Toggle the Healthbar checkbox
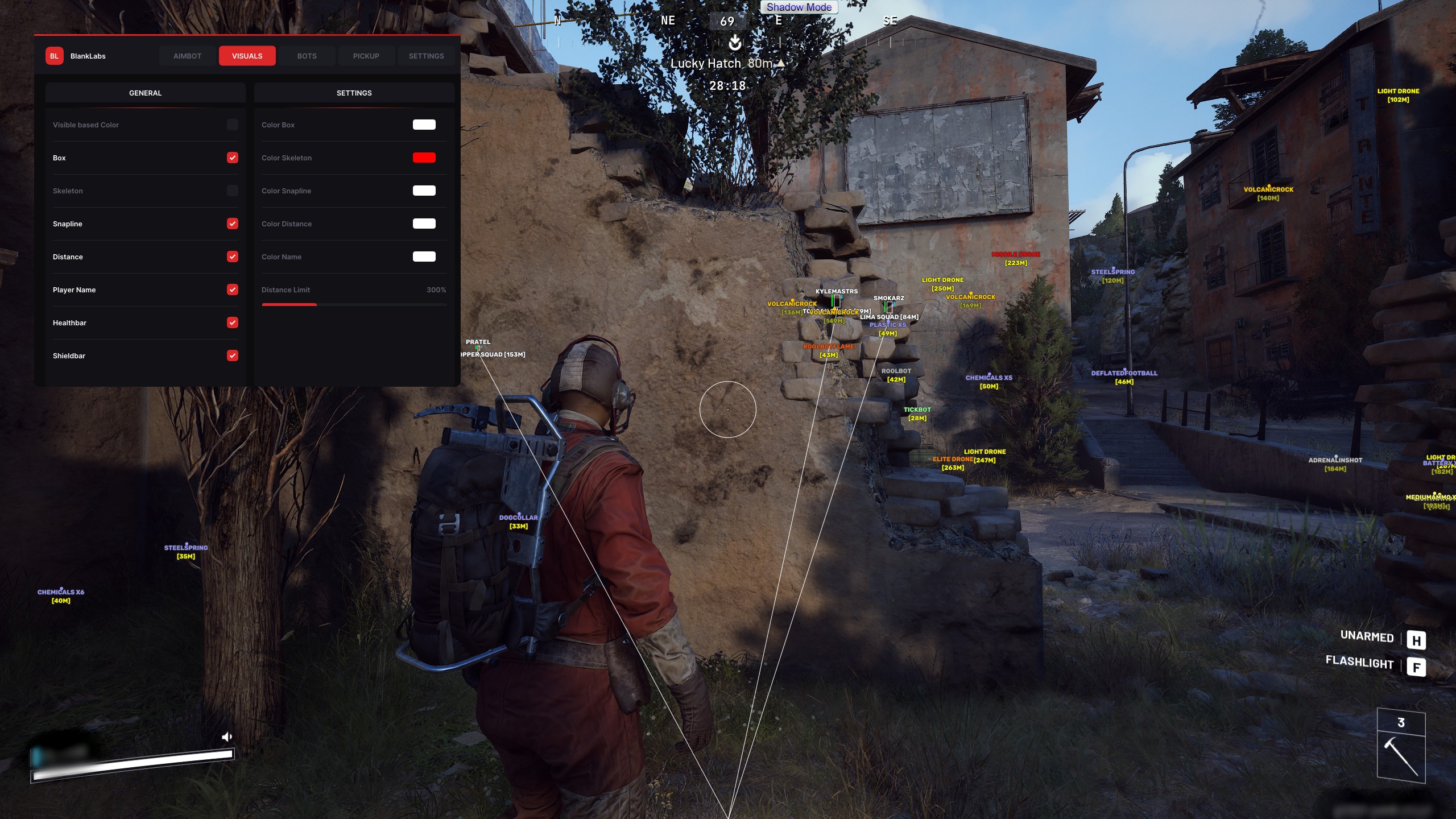 [x=232, y=322]
